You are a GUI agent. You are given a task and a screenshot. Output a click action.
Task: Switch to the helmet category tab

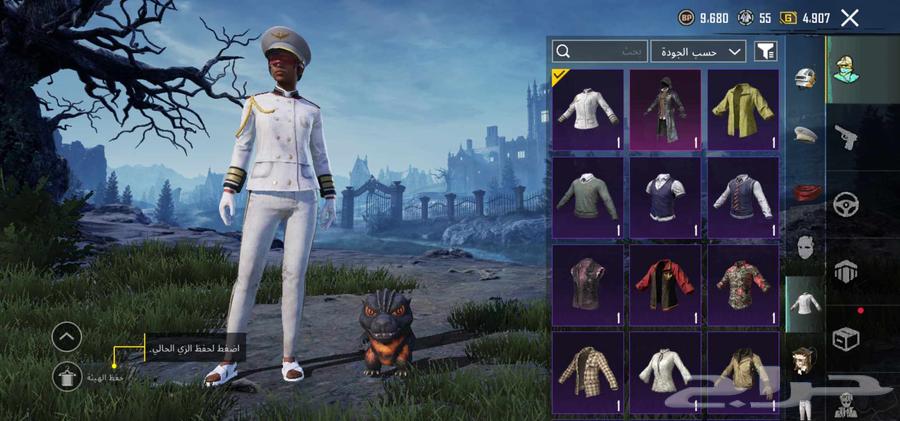(806, 79)
